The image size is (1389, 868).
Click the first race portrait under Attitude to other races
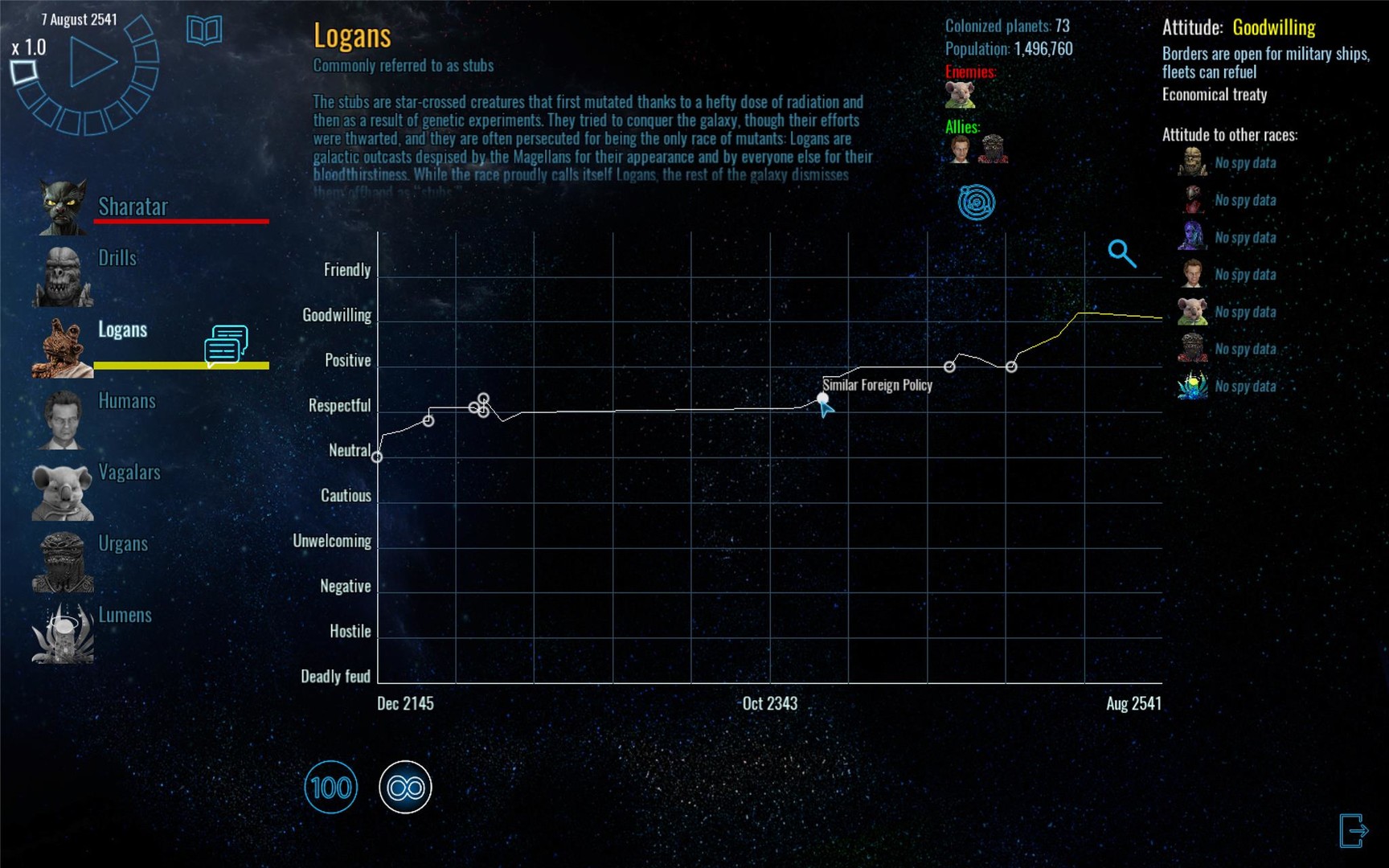click(x=1191, y=163)
